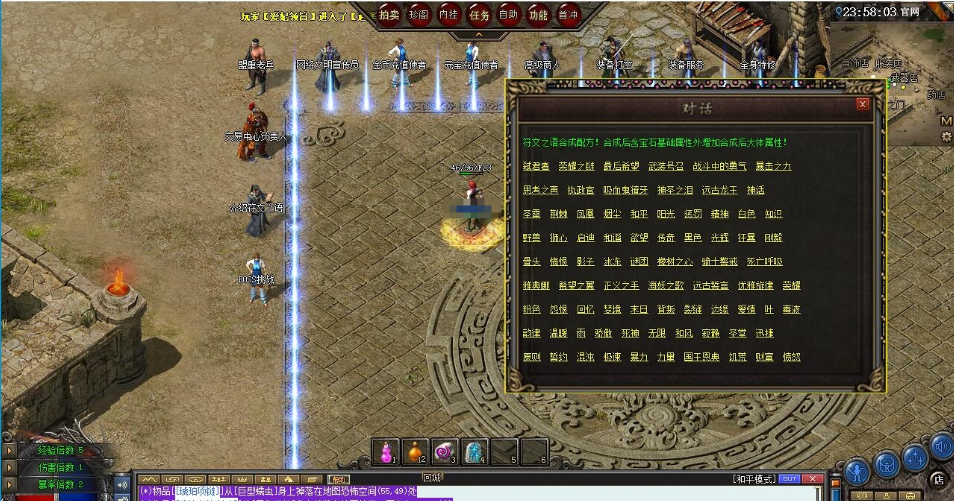The width and height of the screenshot is (954, 501).
Task: Open the 任务 quest panel
Action: 479,15
